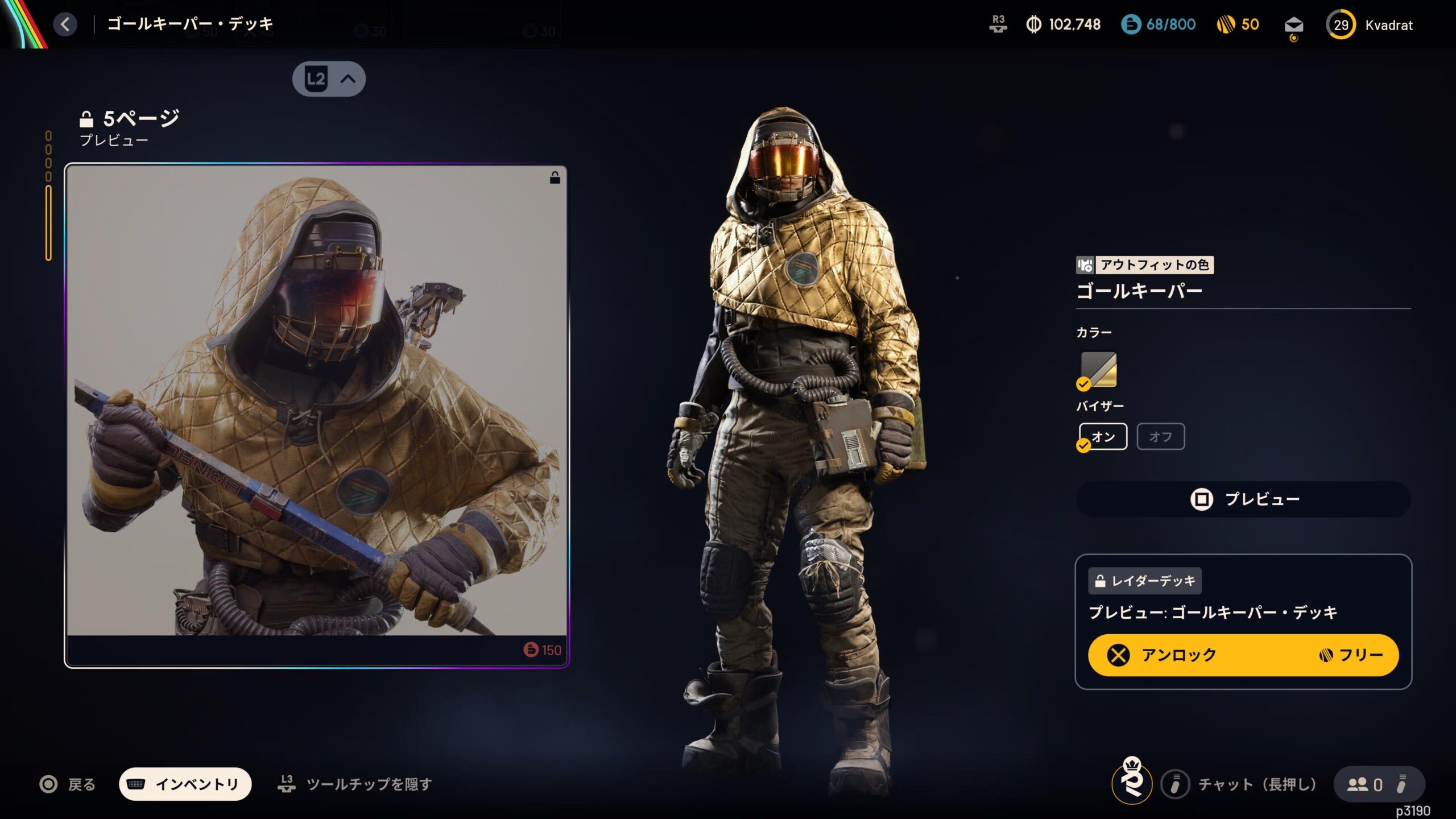Switch the visor to オフ
1456x819 pixels.
pos(1160,437)
